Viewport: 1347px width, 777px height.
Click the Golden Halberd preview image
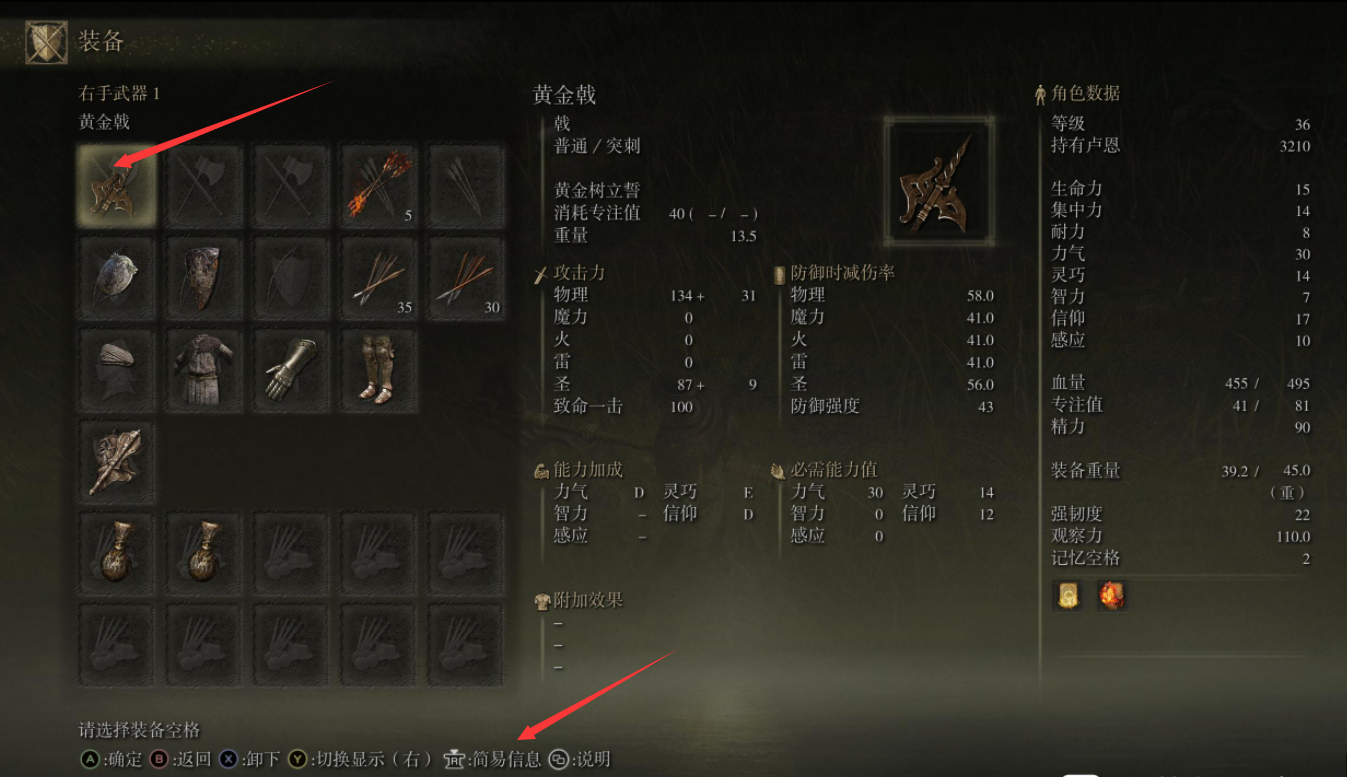point(938,182)
